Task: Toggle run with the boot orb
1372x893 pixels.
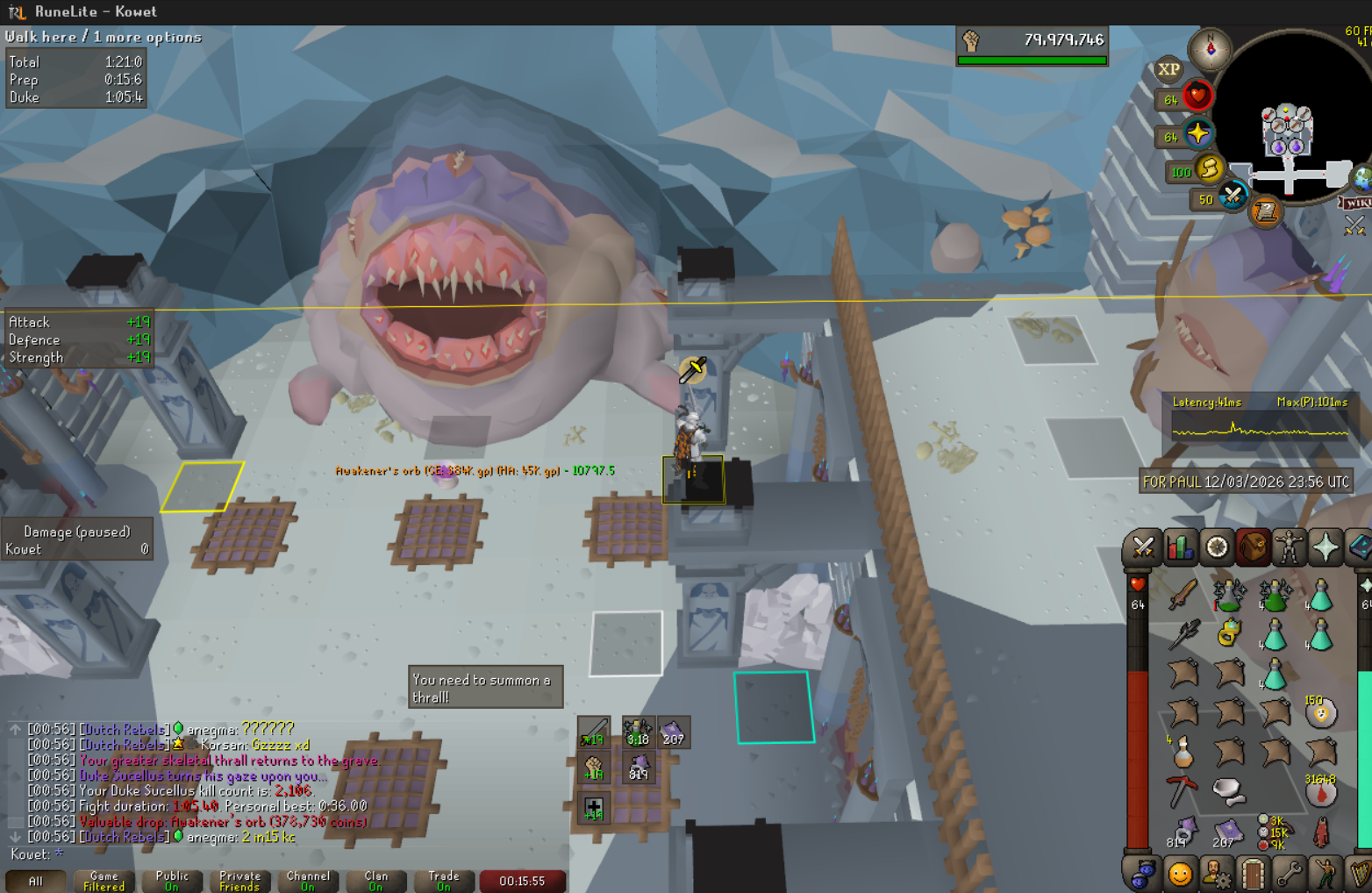Action: coord(1209,168)
